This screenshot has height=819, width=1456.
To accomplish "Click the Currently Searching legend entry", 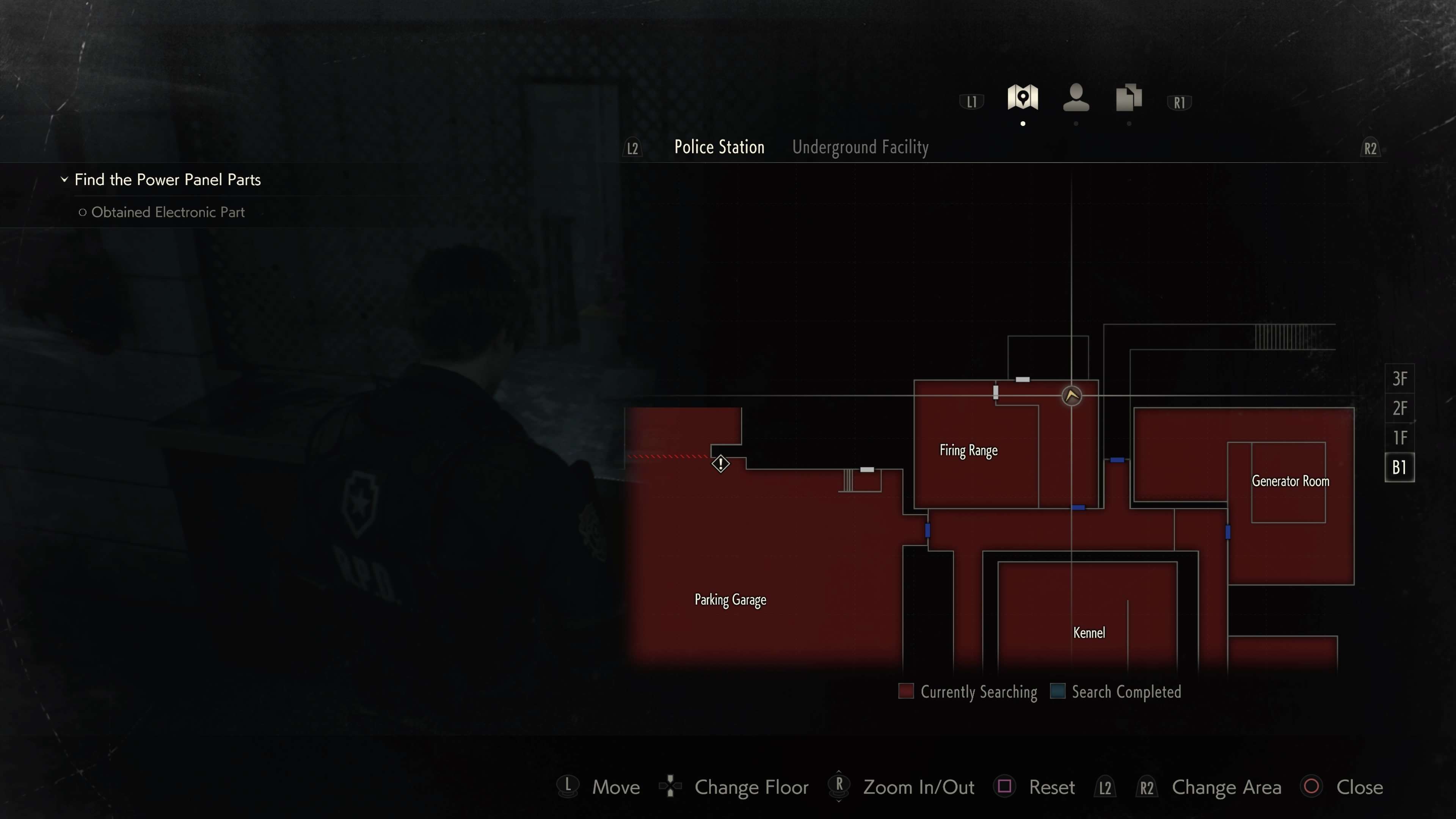I will tap(968, 692).
